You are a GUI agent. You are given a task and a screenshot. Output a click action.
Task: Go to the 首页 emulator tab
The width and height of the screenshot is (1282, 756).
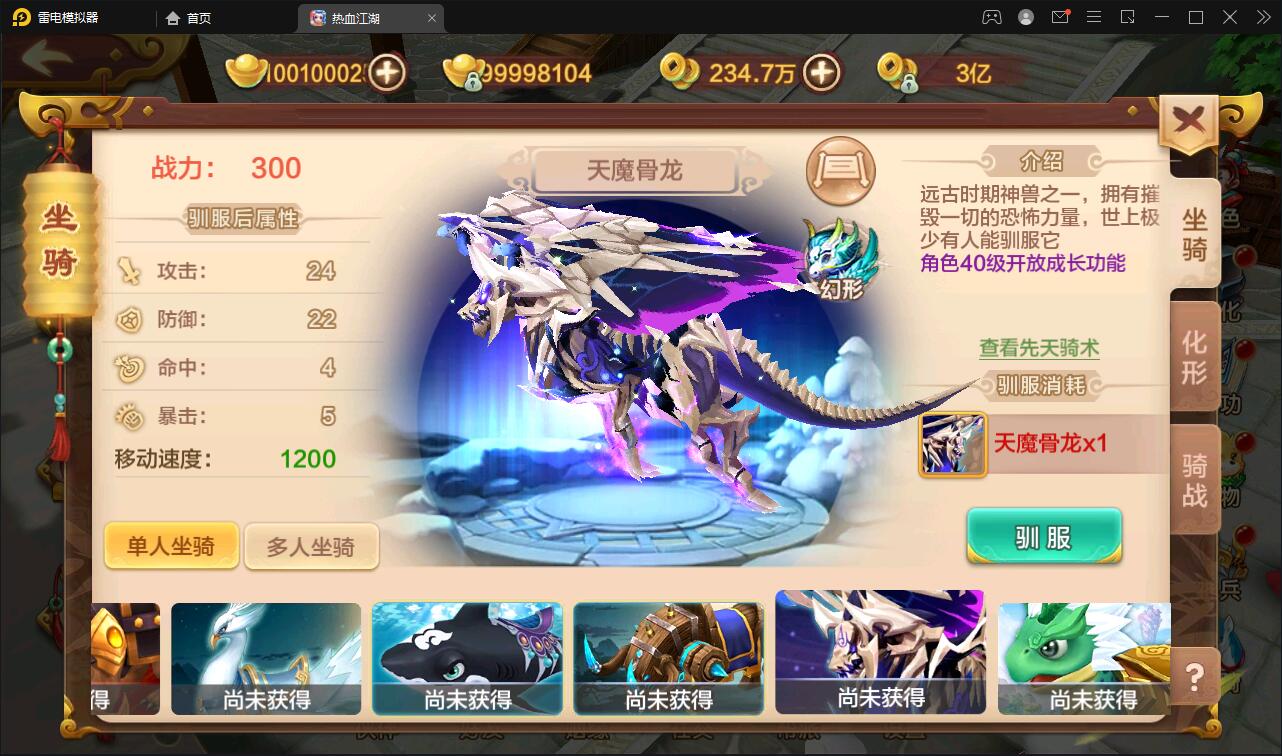click(x=196, y=17)
